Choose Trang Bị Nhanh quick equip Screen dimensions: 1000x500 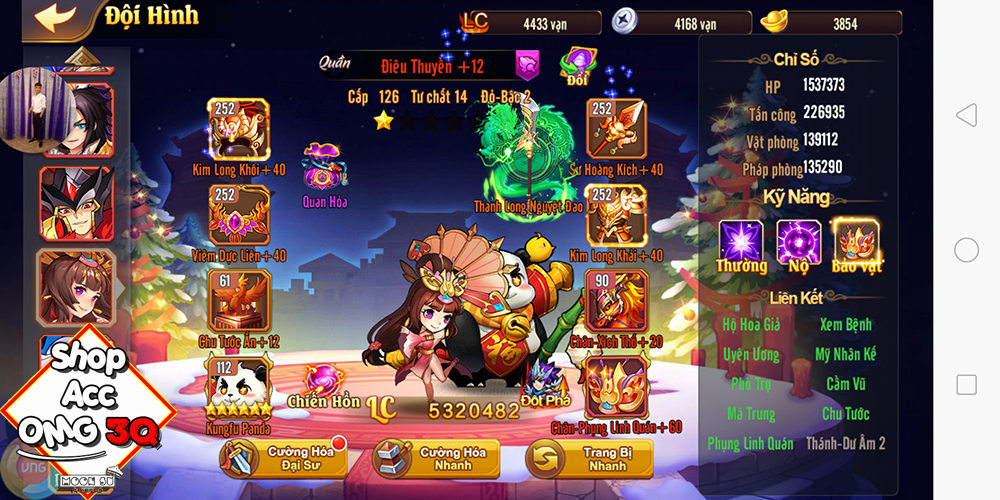(589, 459)
